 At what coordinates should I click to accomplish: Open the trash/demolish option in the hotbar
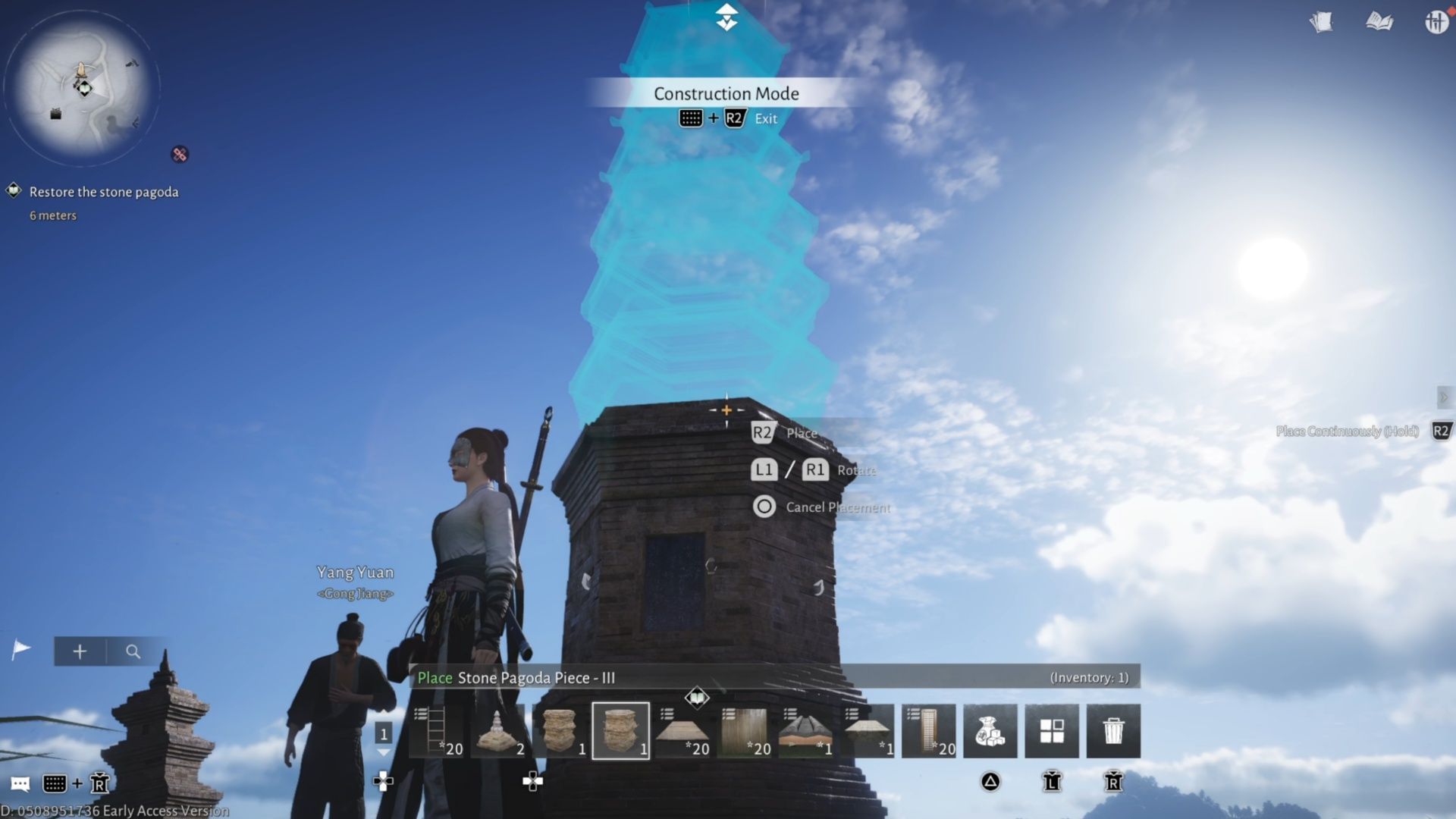point(1113,730)
